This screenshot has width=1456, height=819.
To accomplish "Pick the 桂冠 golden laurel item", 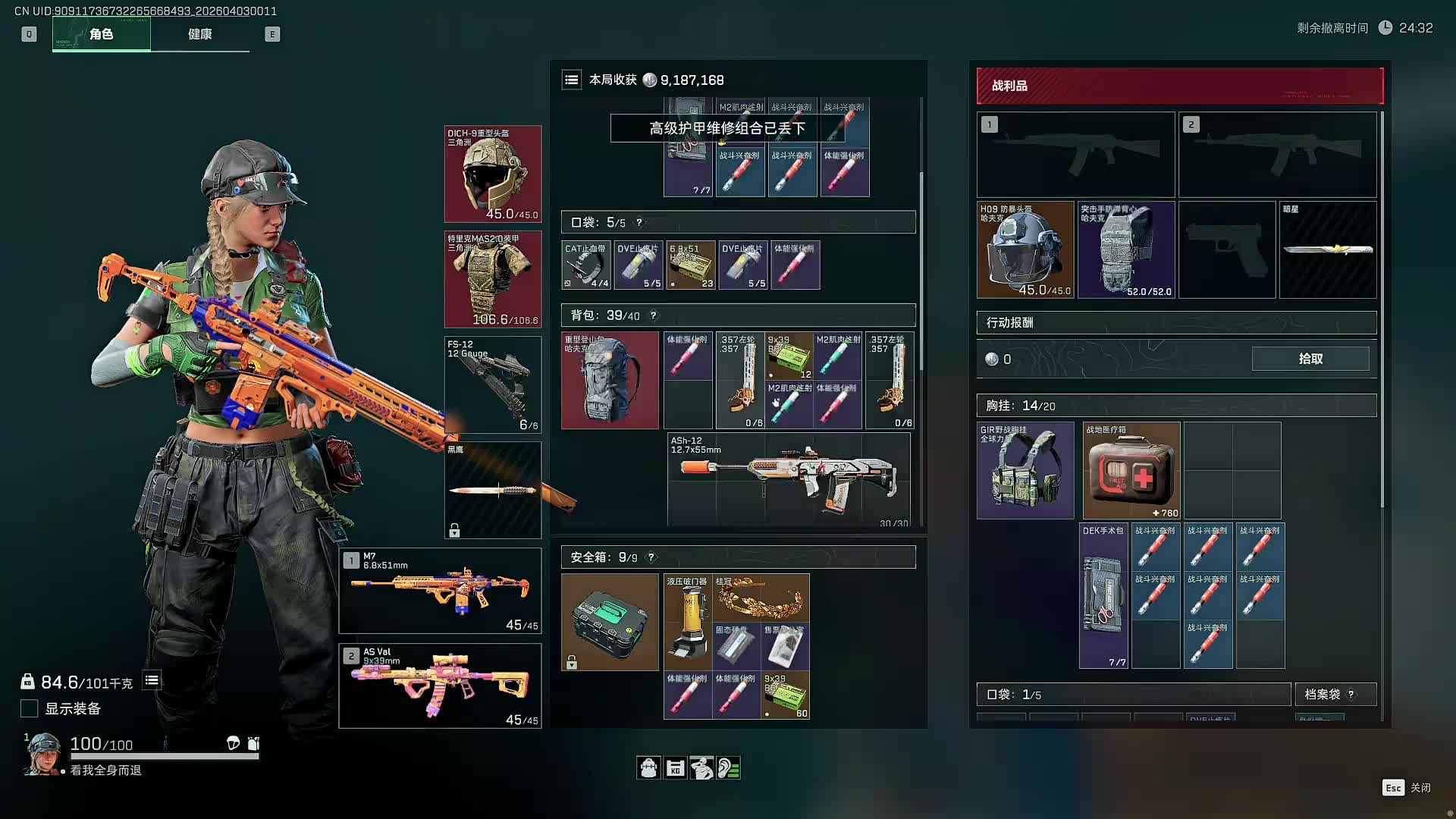I will point(761,598).
